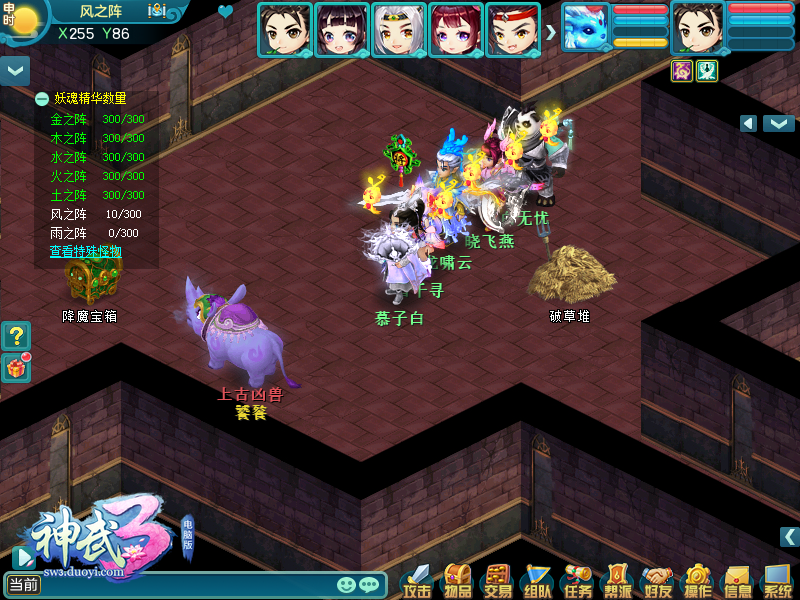Open the 组队 (Team) panel
Image resolution: width=800 pixels, height=600 pixels.
coord(537,581)
